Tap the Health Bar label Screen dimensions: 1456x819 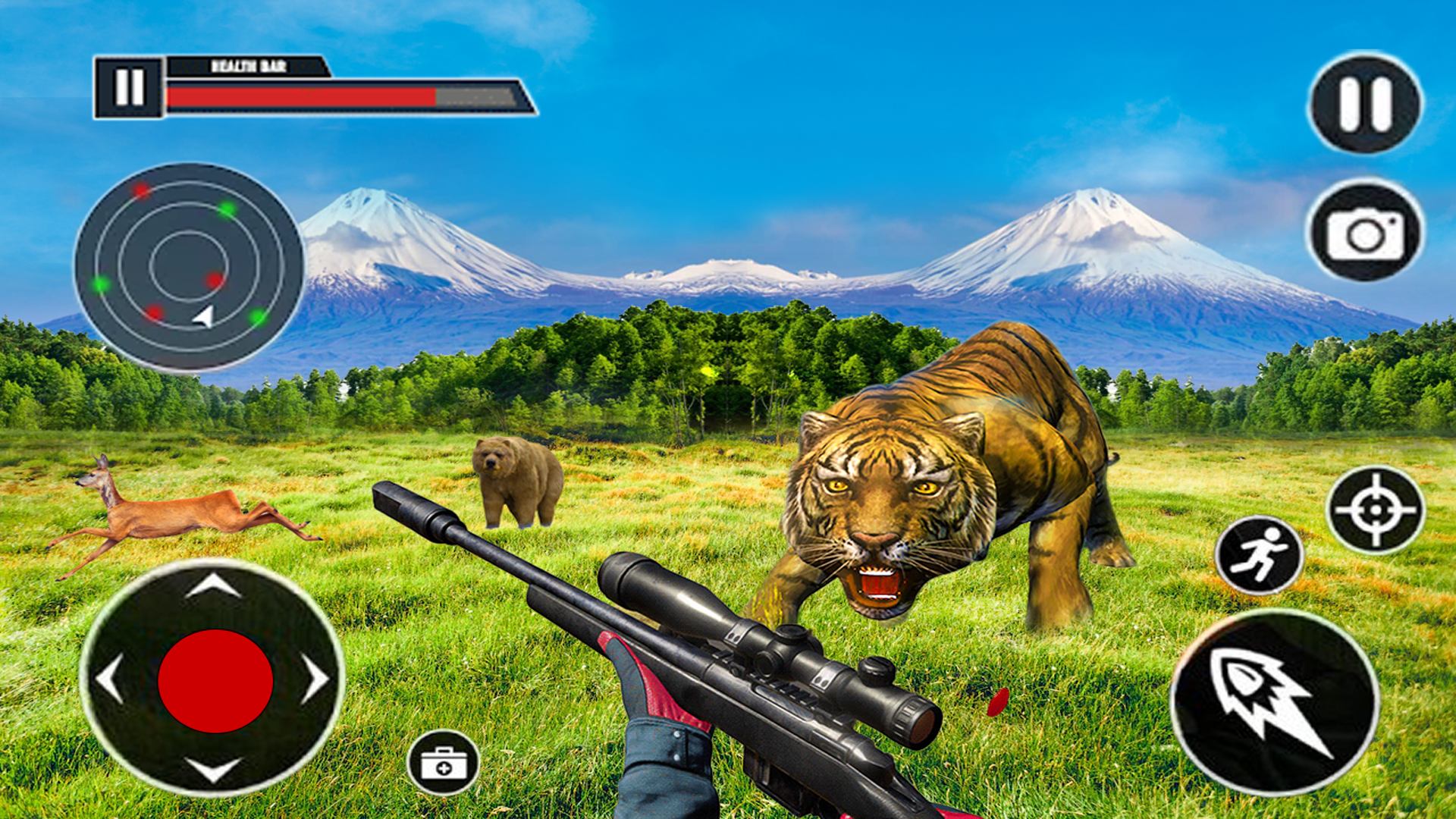248,66
